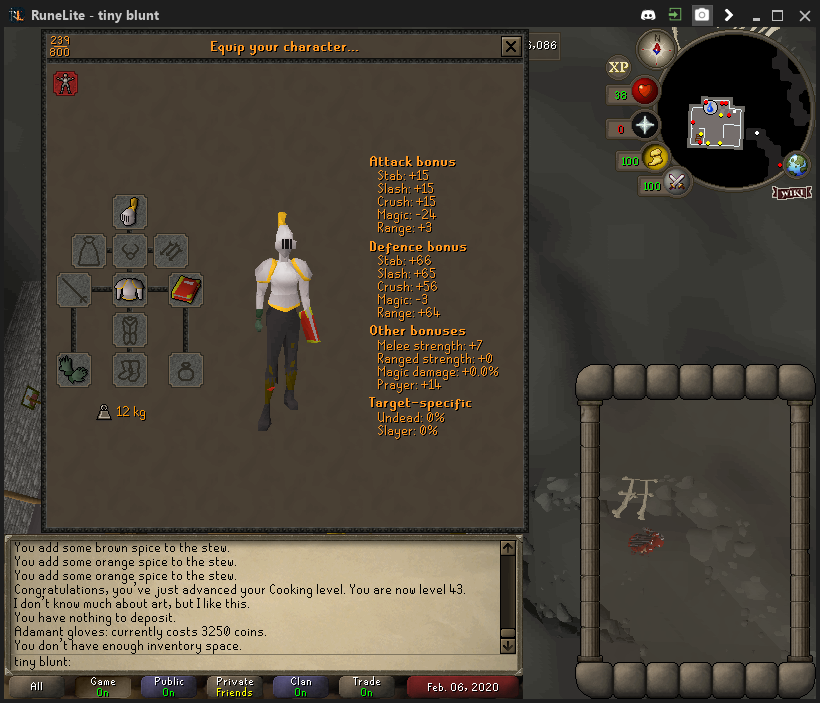The width and height of the screenshot is (820, 703).
Task: Select the red book shield slot
Action: pyautogui.click(x=186, y=290)
